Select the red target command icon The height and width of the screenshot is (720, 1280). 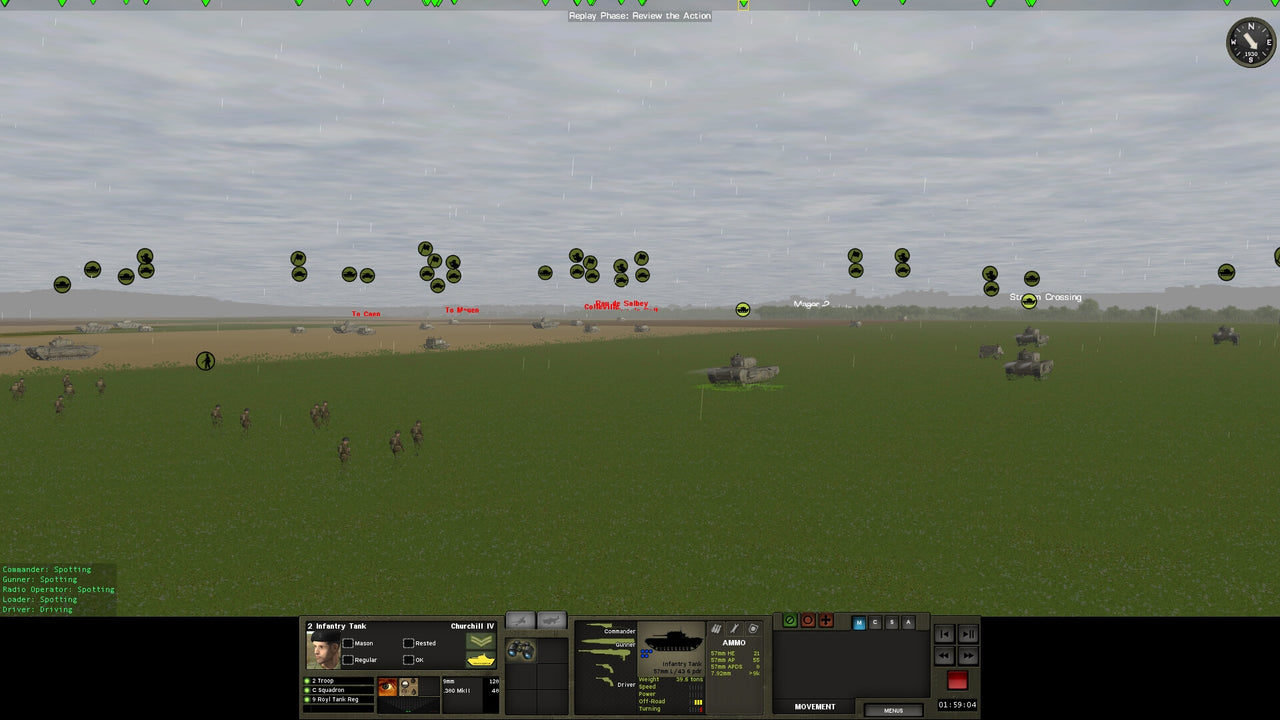coord(808,621)
